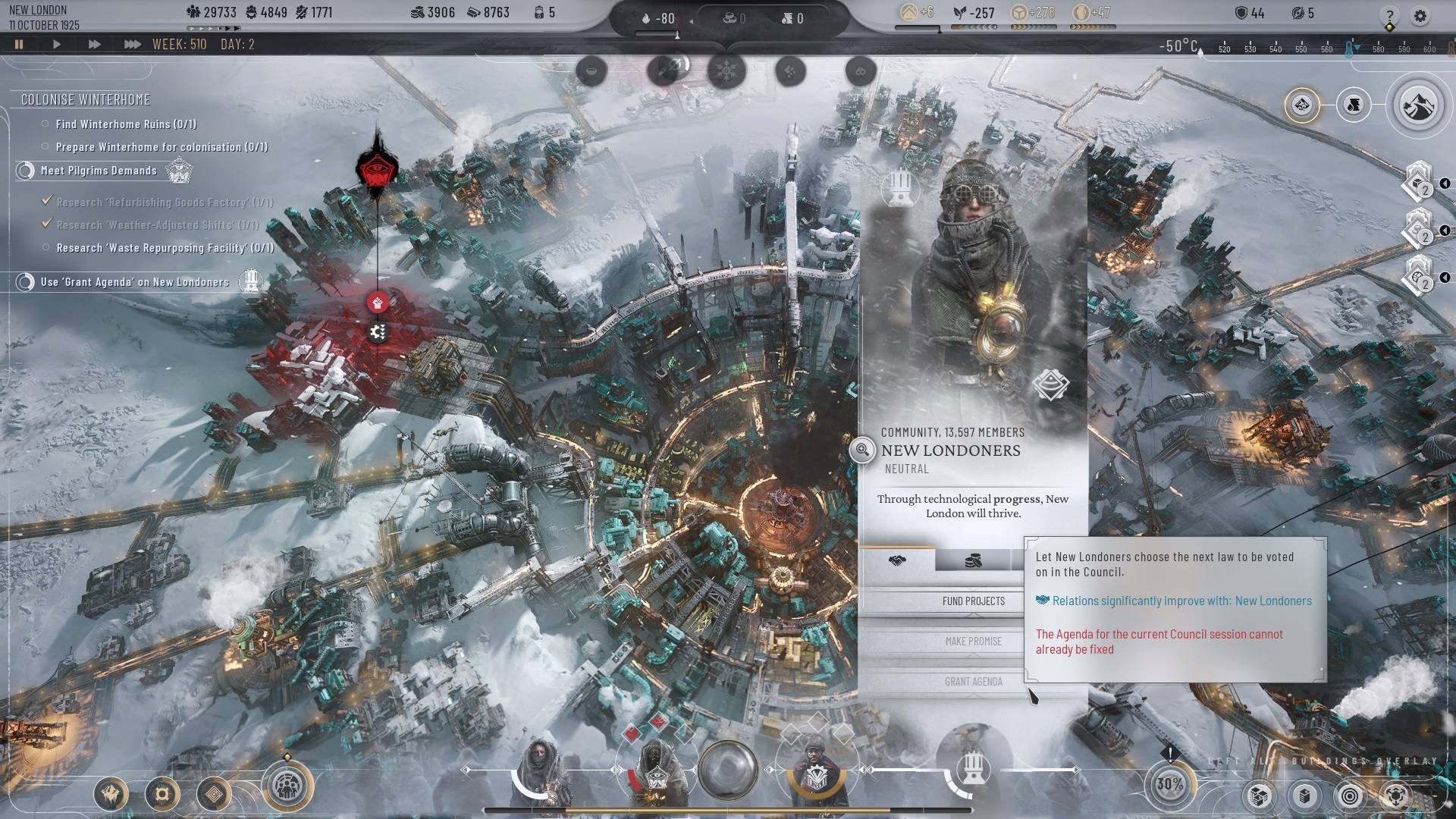This screenshot has width=1456, height=819.
Task: Pause the game with the pause button
Action: tap(19, 45)
